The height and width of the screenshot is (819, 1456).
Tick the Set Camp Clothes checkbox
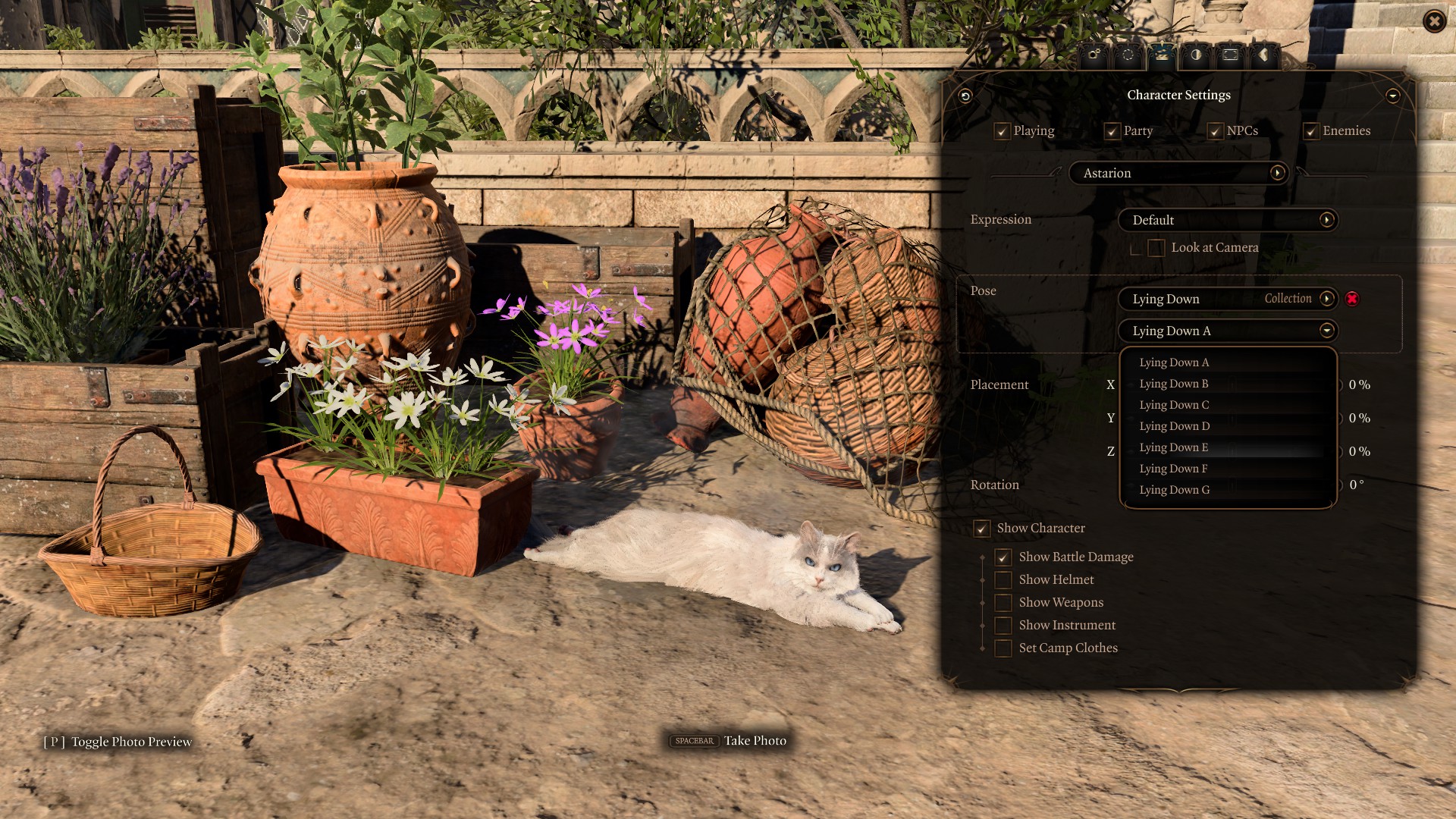[x=1003, y=648]
